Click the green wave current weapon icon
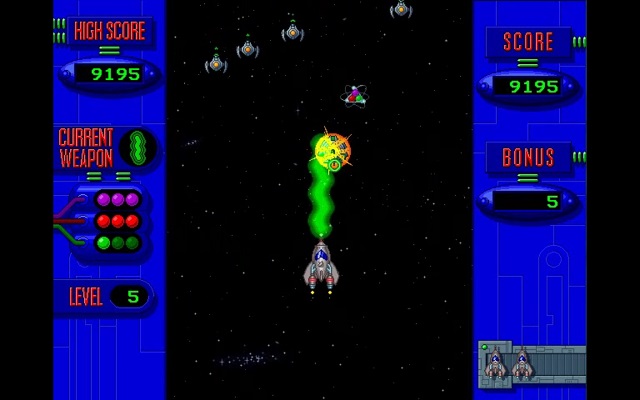640x400 pixels. point(139,148)
